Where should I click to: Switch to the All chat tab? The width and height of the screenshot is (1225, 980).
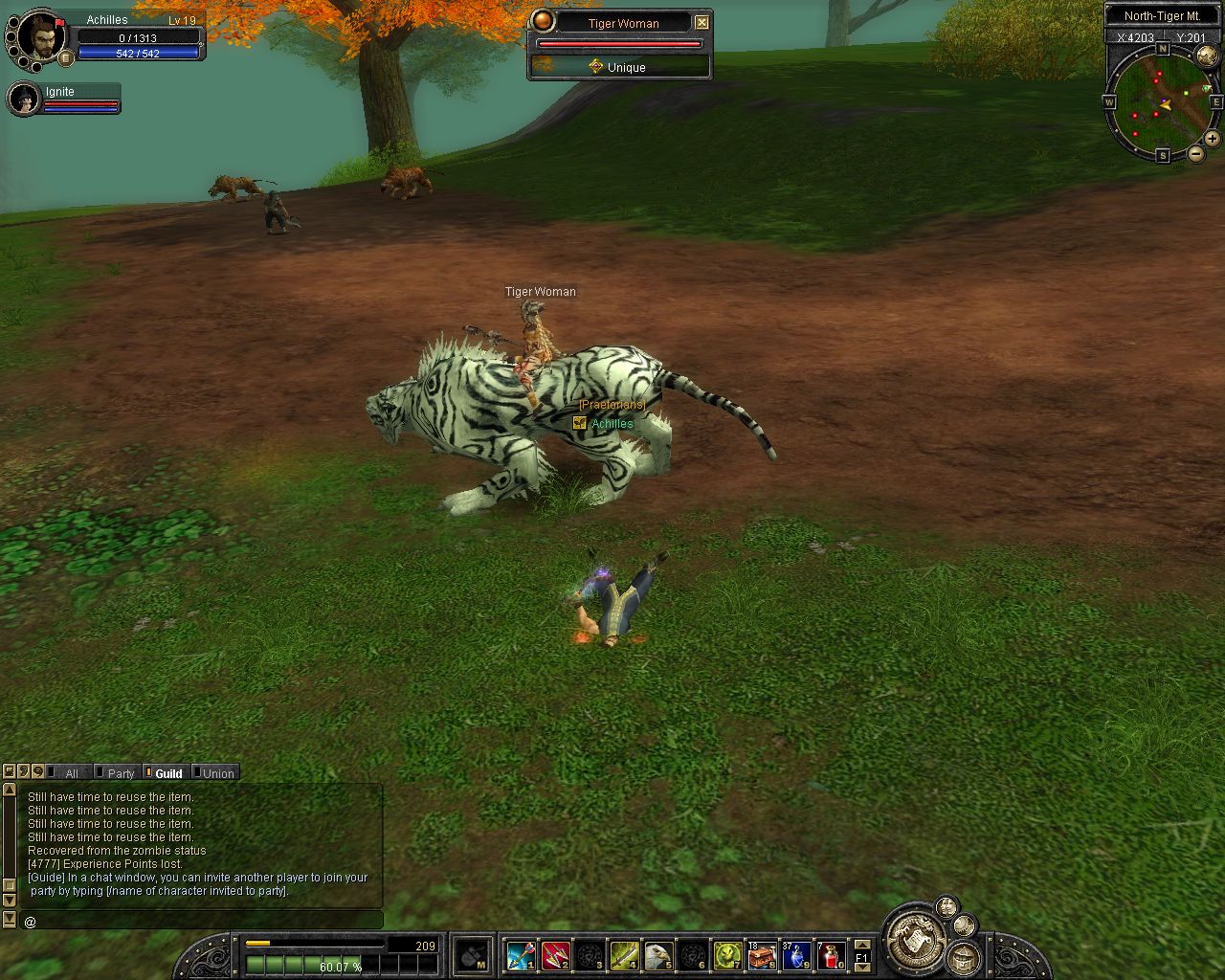pos(71,773)
